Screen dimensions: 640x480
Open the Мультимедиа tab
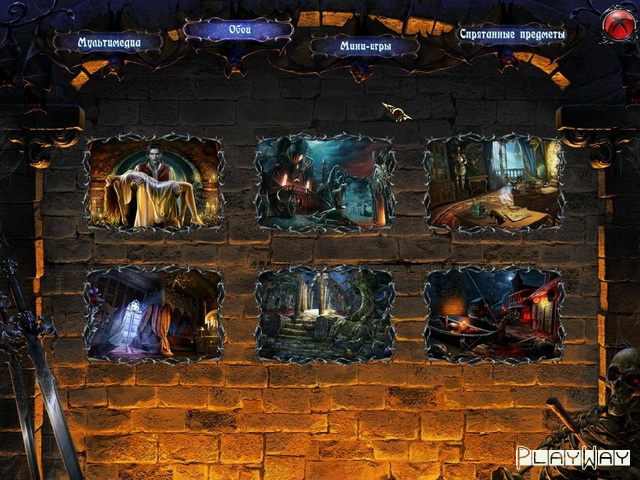107,42
